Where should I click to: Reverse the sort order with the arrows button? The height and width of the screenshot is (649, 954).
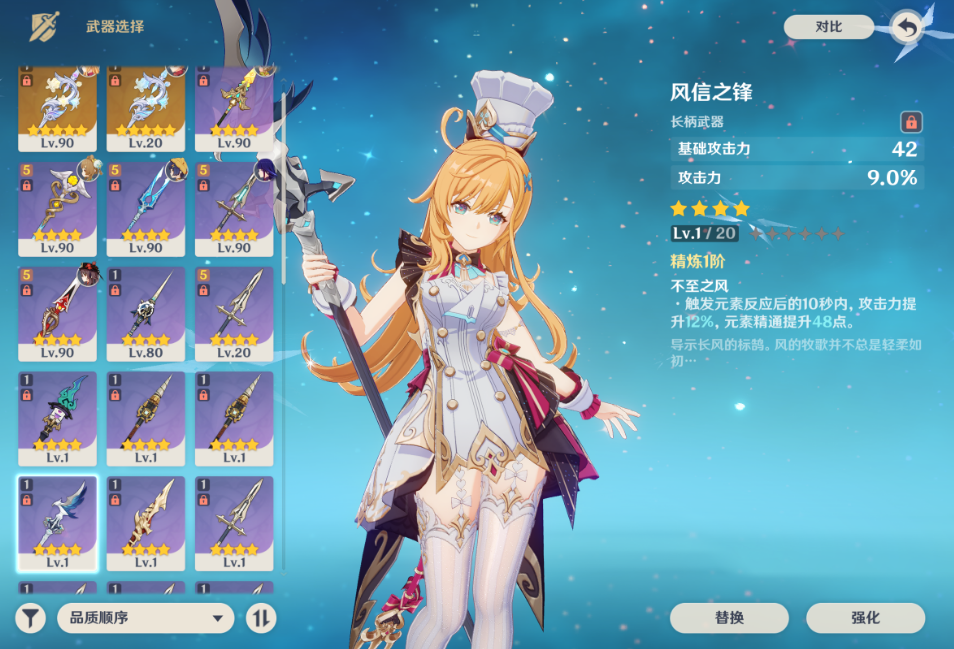click(260, 618)
